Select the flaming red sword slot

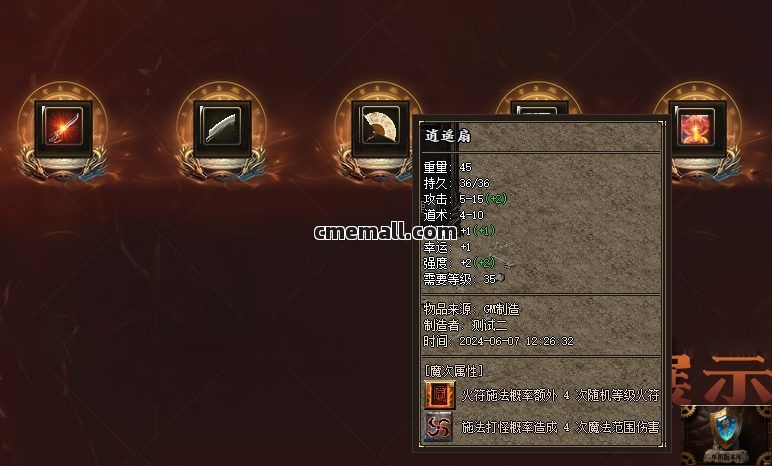pyautogui.click(x=63, y=127)
